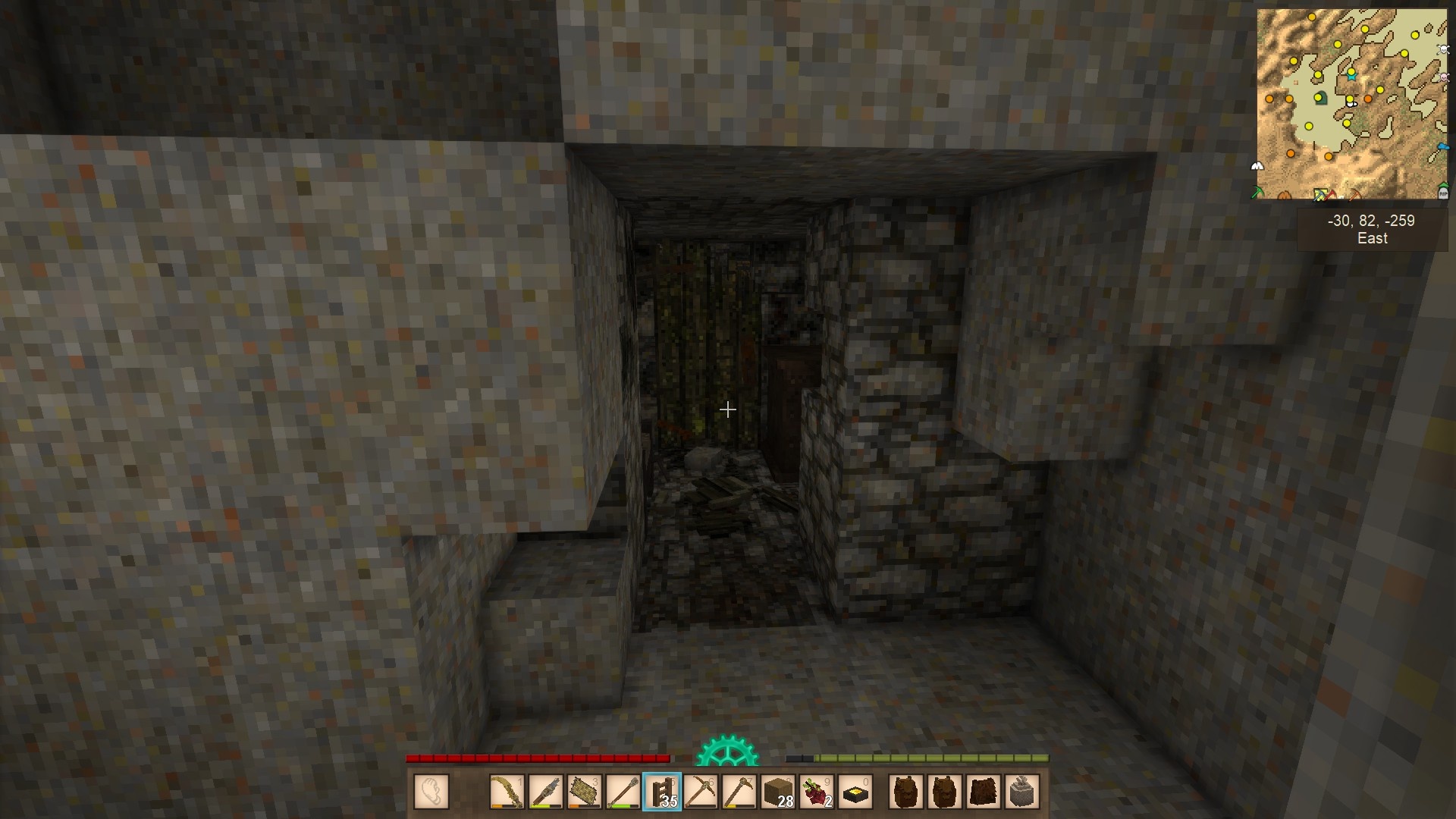Select the double-headed pickaxe slot
1456x819 pixels.
coord(701,792)
